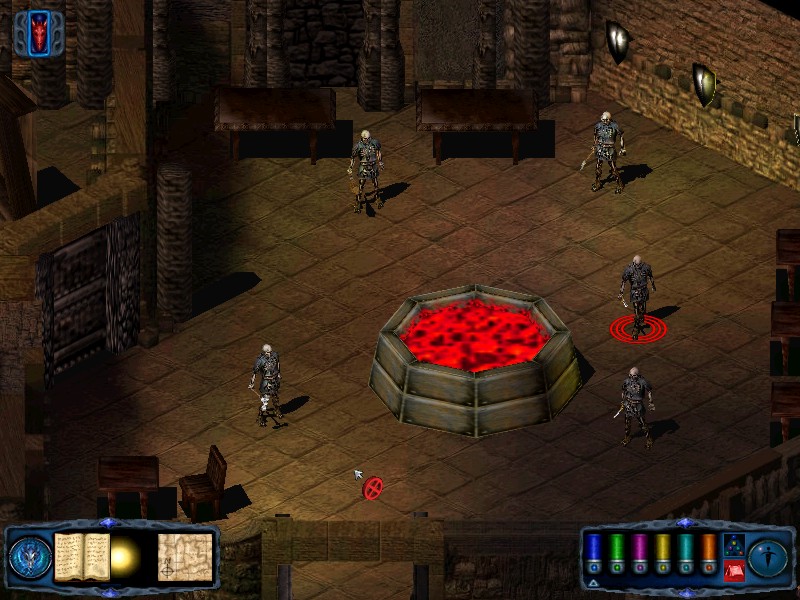Open the journal book
Image resolution: width=800 pixels, height=600 pixels.
click(82, 555)
